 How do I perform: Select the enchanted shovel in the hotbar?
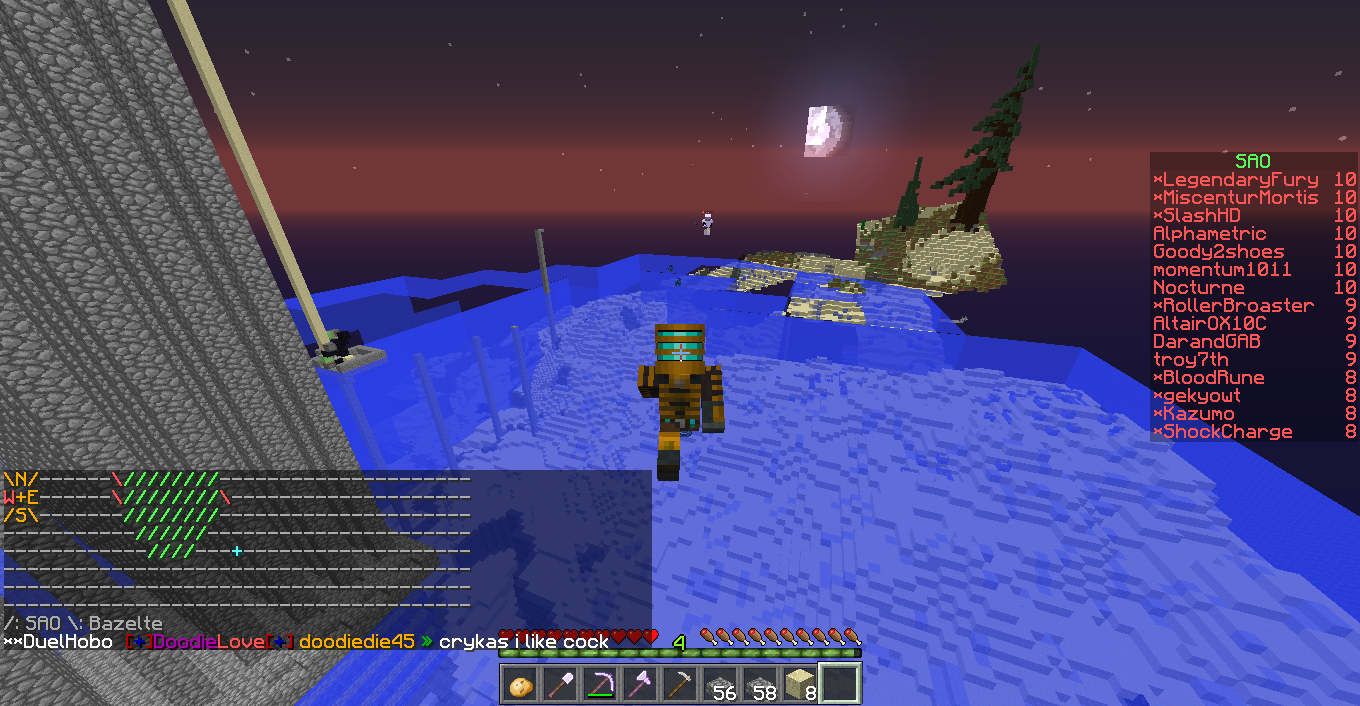560,686
